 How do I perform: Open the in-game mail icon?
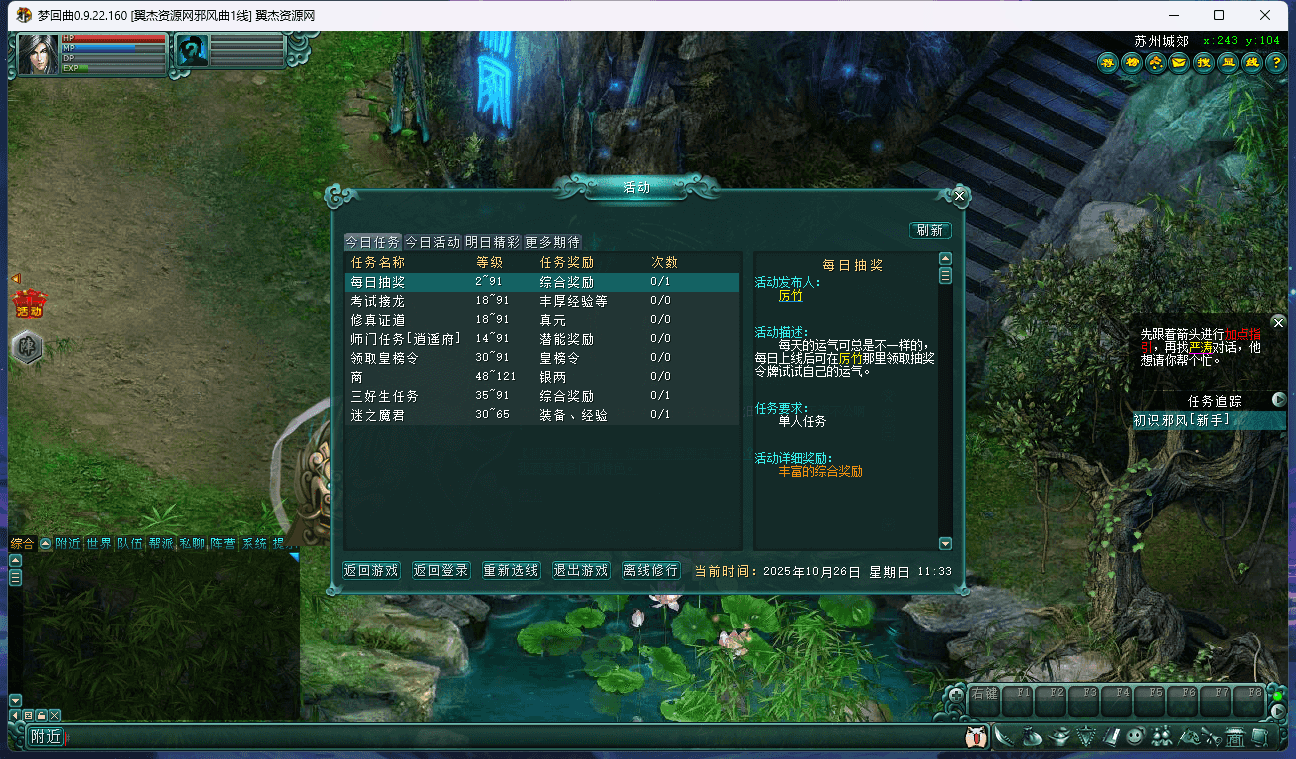tap(1178, 62)
